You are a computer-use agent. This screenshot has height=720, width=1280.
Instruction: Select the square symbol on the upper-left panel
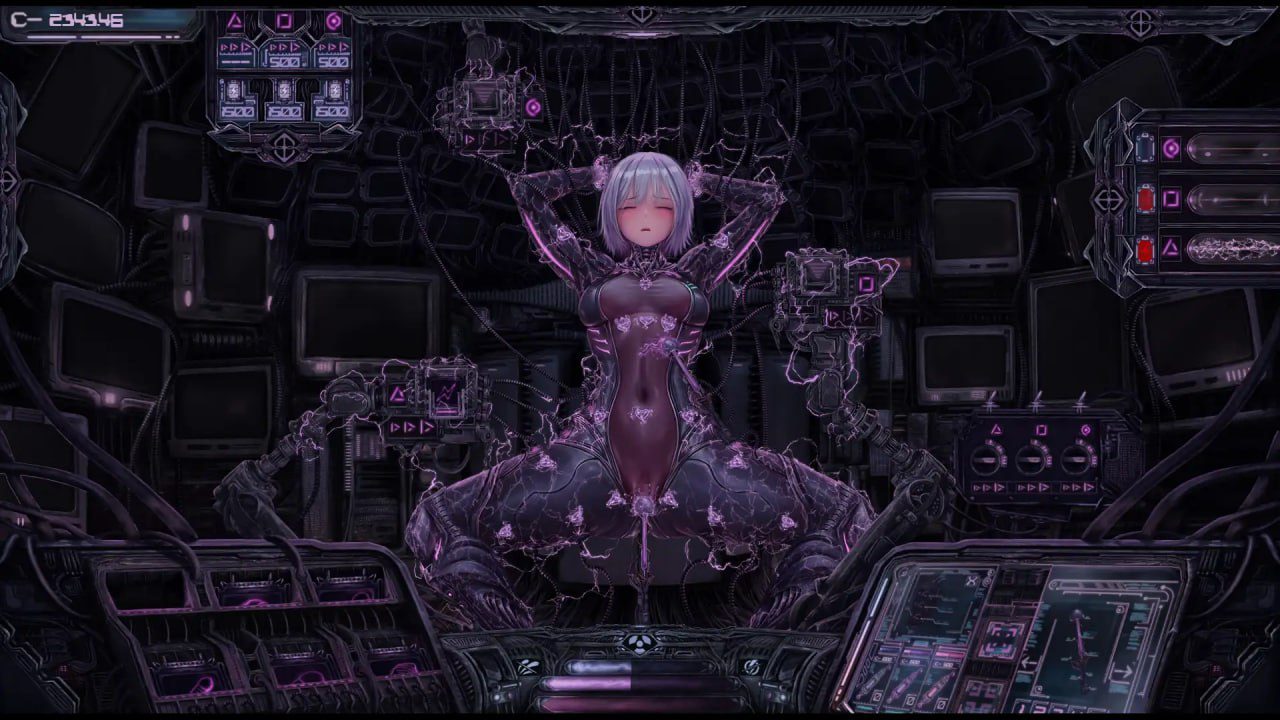[284, 21]
